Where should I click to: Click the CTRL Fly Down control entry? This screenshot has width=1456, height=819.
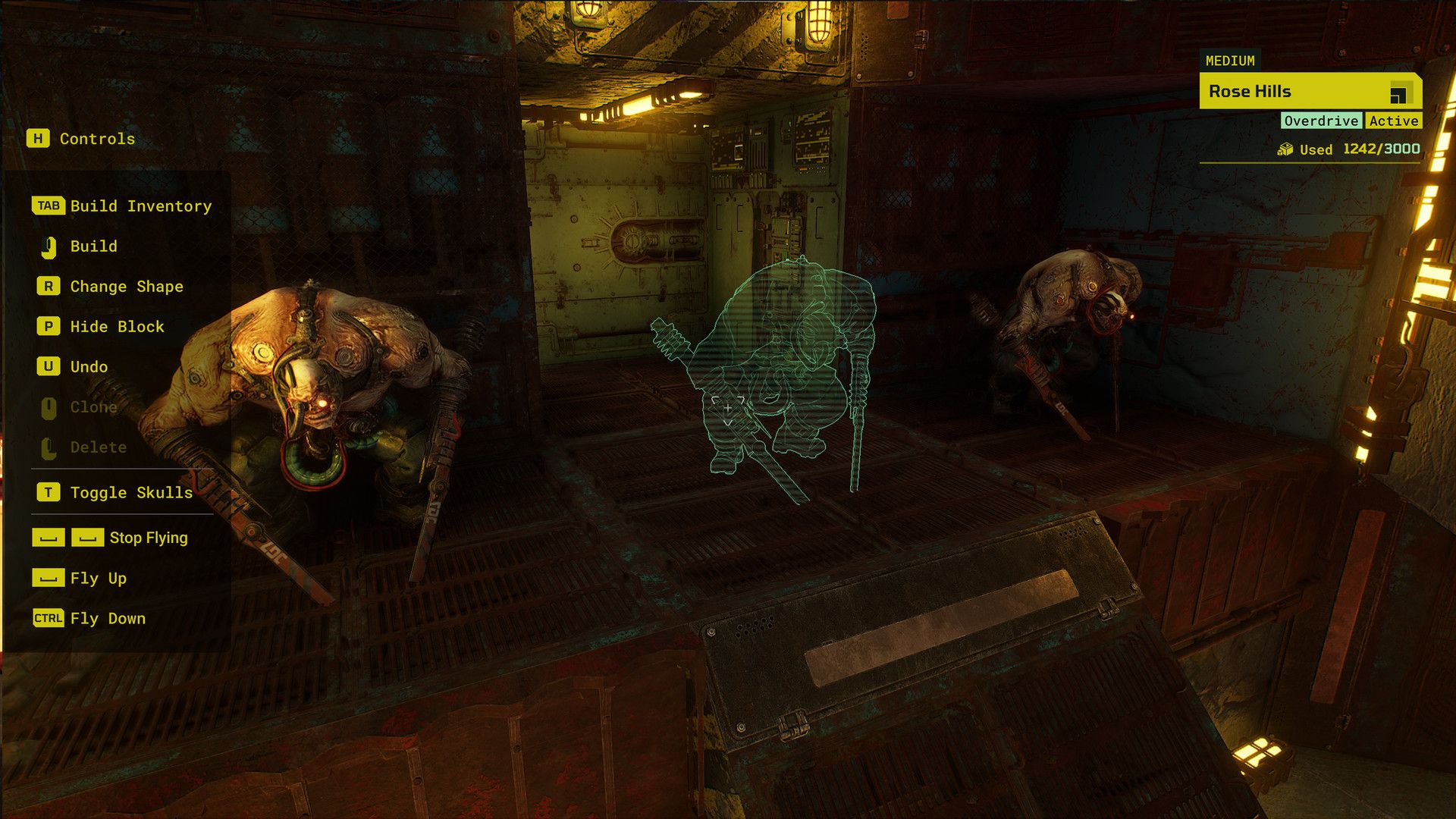(x=47, y=619)
